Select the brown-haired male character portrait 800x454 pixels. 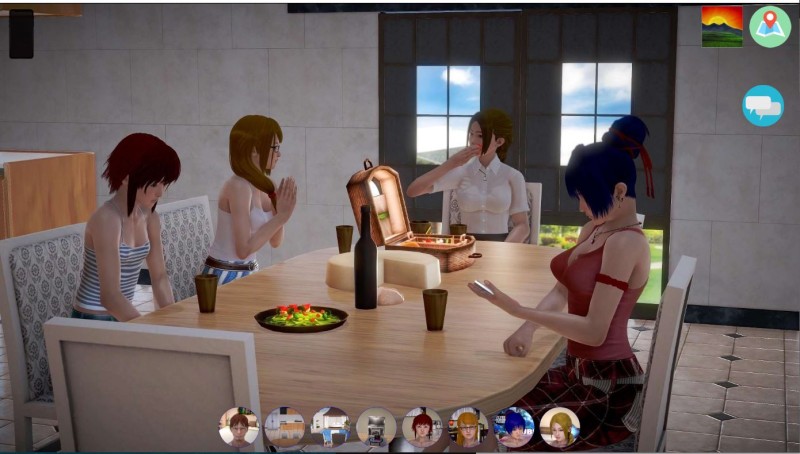(x=239, y=427)
